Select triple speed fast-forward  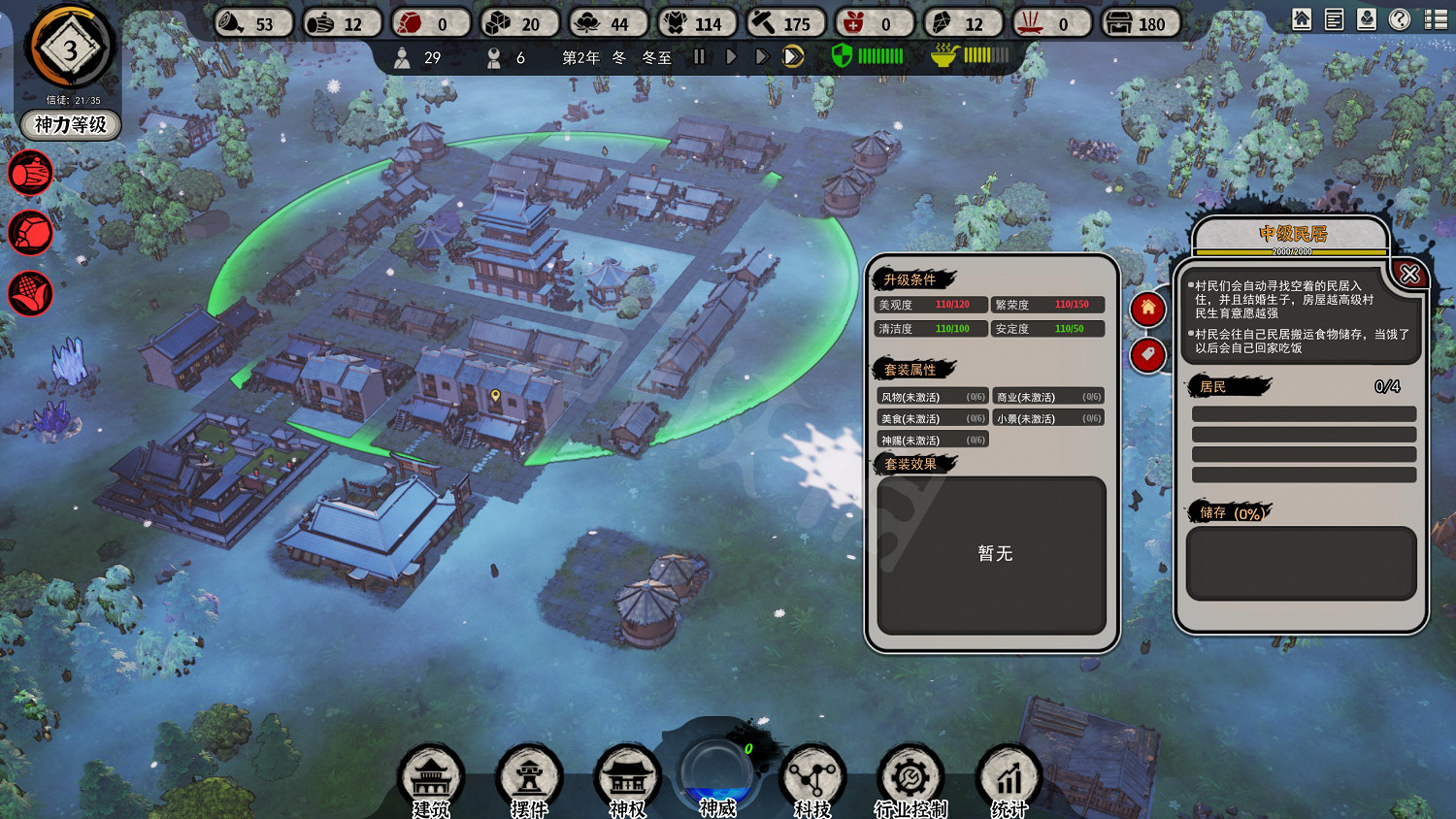click(x=793, y=57)
